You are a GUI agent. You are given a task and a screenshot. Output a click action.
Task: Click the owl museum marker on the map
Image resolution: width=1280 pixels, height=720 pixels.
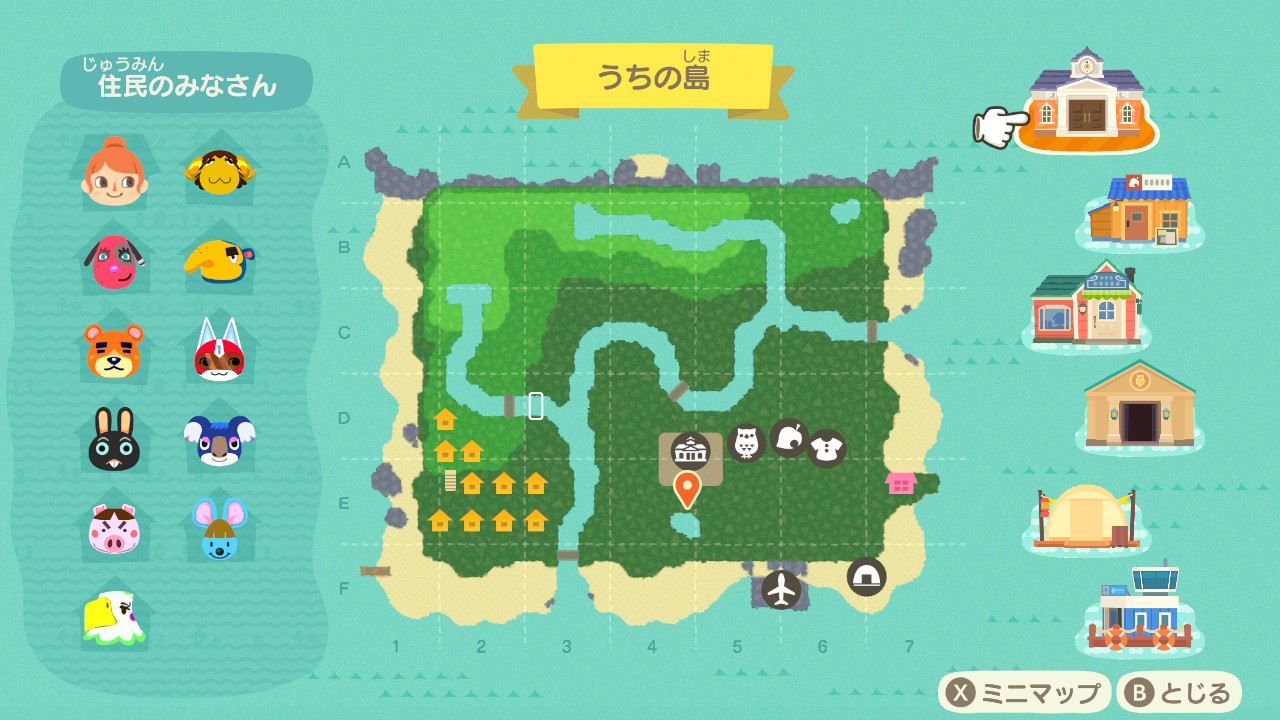point(746,442)
